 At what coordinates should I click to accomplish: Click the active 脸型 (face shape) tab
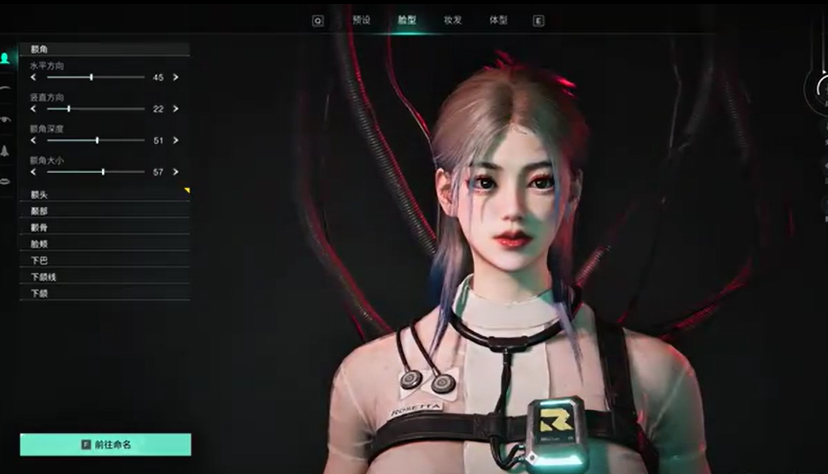point(406,20)
